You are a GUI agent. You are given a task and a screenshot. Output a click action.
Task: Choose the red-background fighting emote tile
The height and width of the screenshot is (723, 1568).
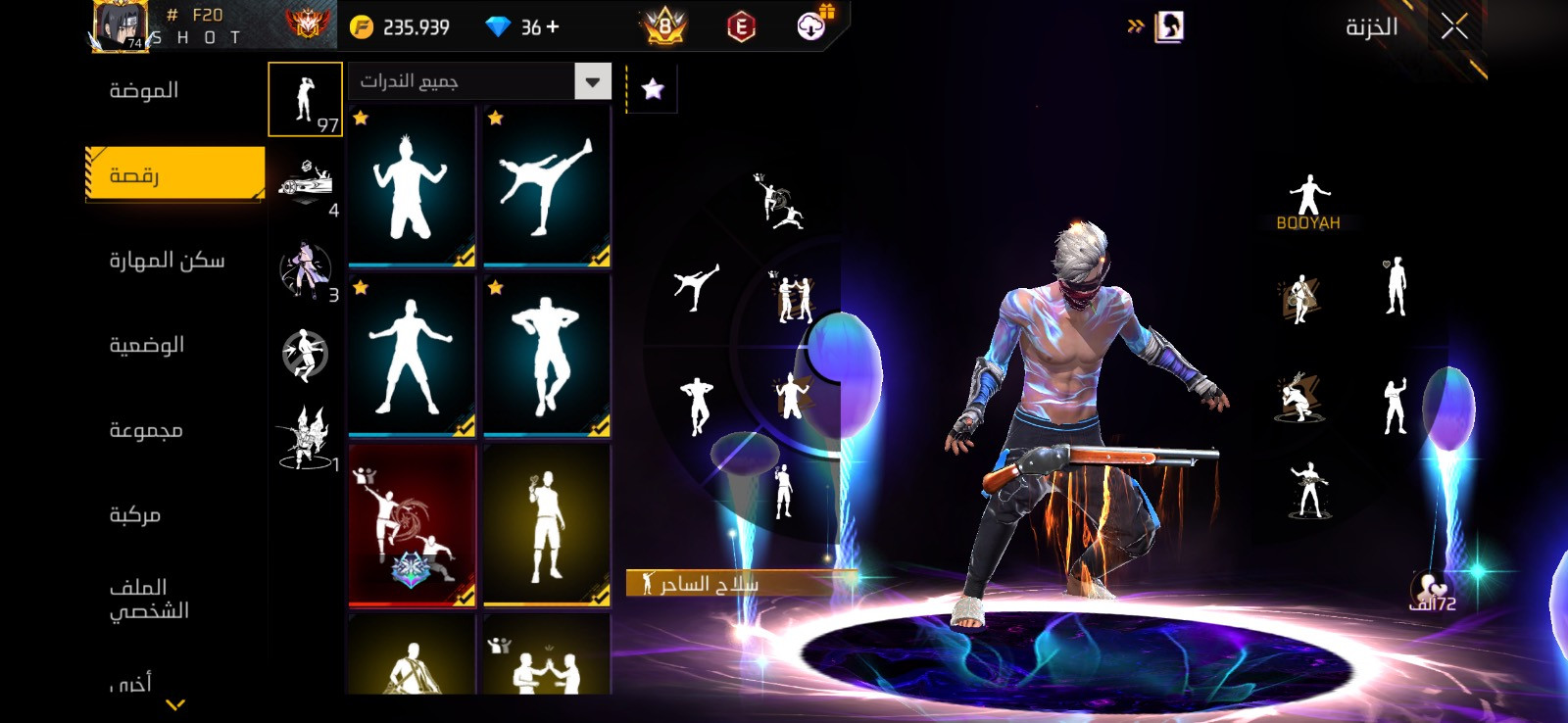(x=412, y=525)
